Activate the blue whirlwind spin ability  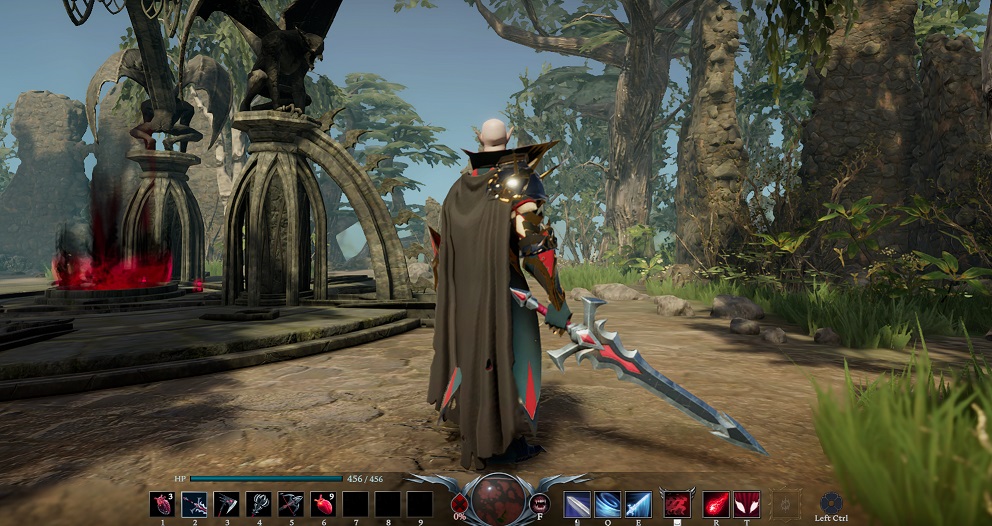pyautogui.click(x=608, y=504)
